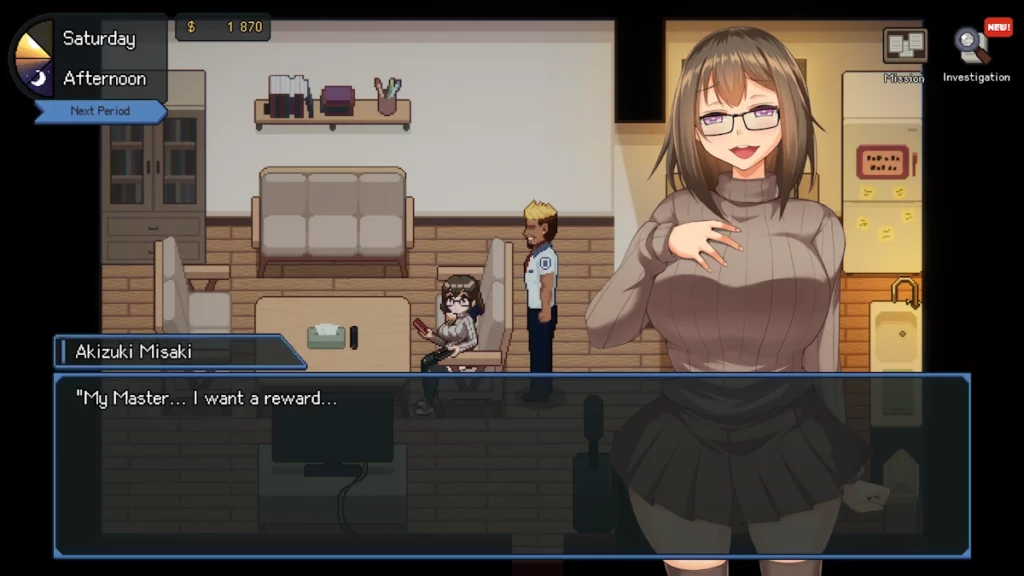Advance to the Next Period
The image size is (1024, 576).
coord(100,111)
